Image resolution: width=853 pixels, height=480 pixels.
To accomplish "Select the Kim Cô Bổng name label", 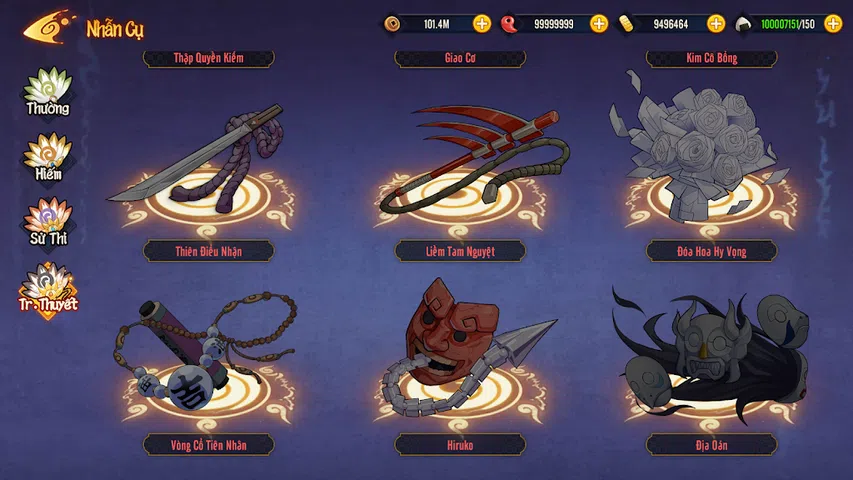I will pyautogui.click(x=711, y=58).
